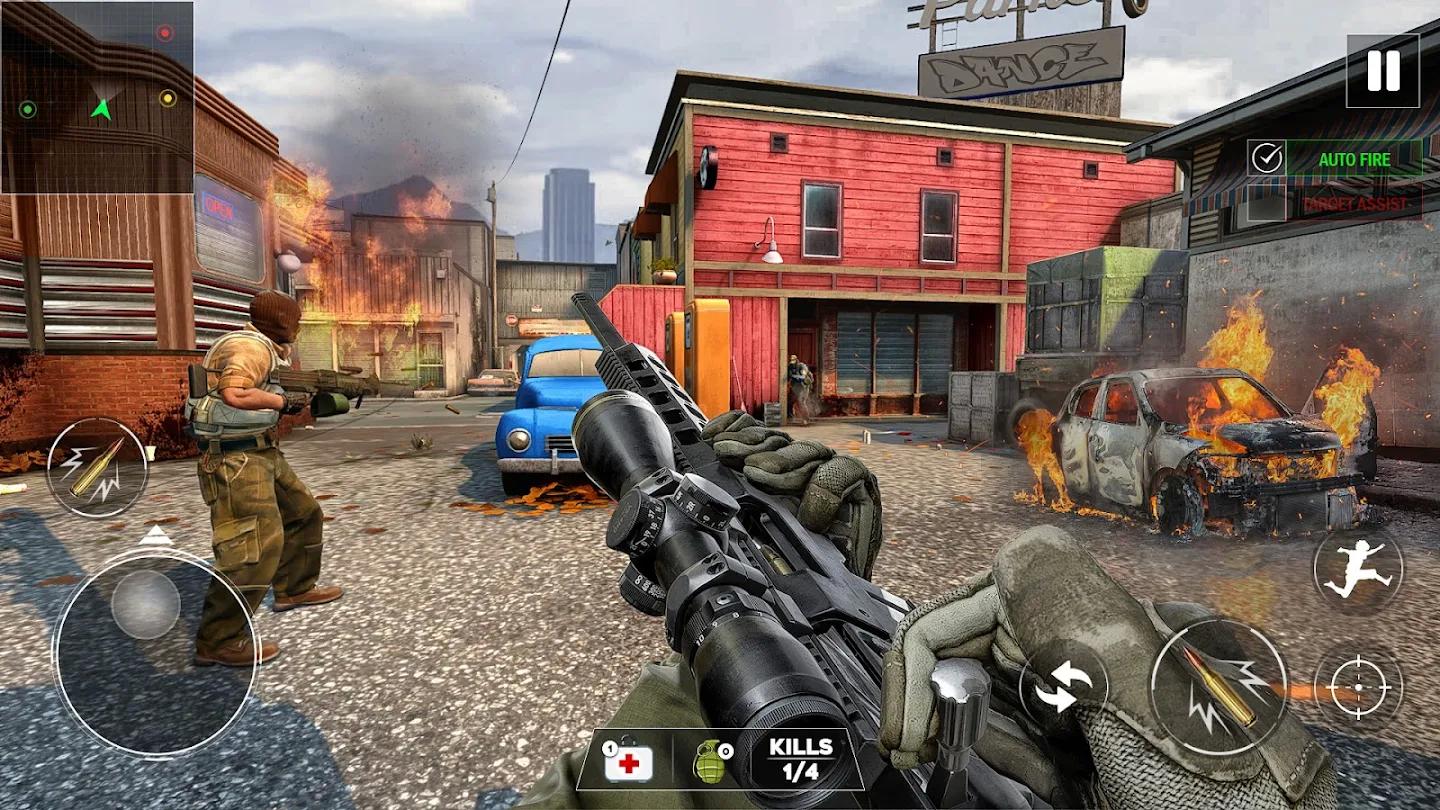This screenshot has height=810, width=1440.
Task: Throw a grenade using the grenade icon
Action: (708, 762)
